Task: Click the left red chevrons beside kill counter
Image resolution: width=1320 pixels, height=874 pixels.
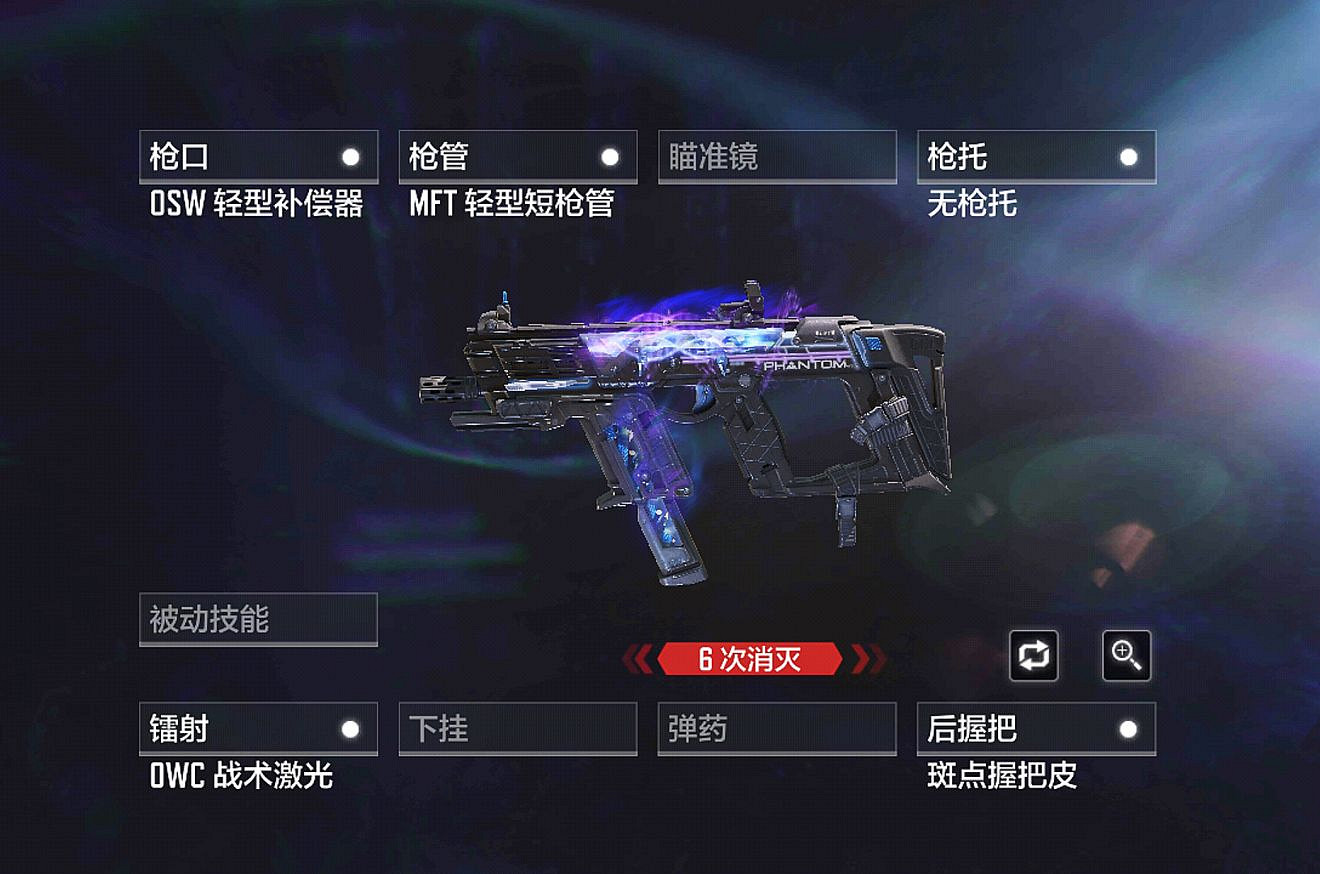Action: [638, 658]
